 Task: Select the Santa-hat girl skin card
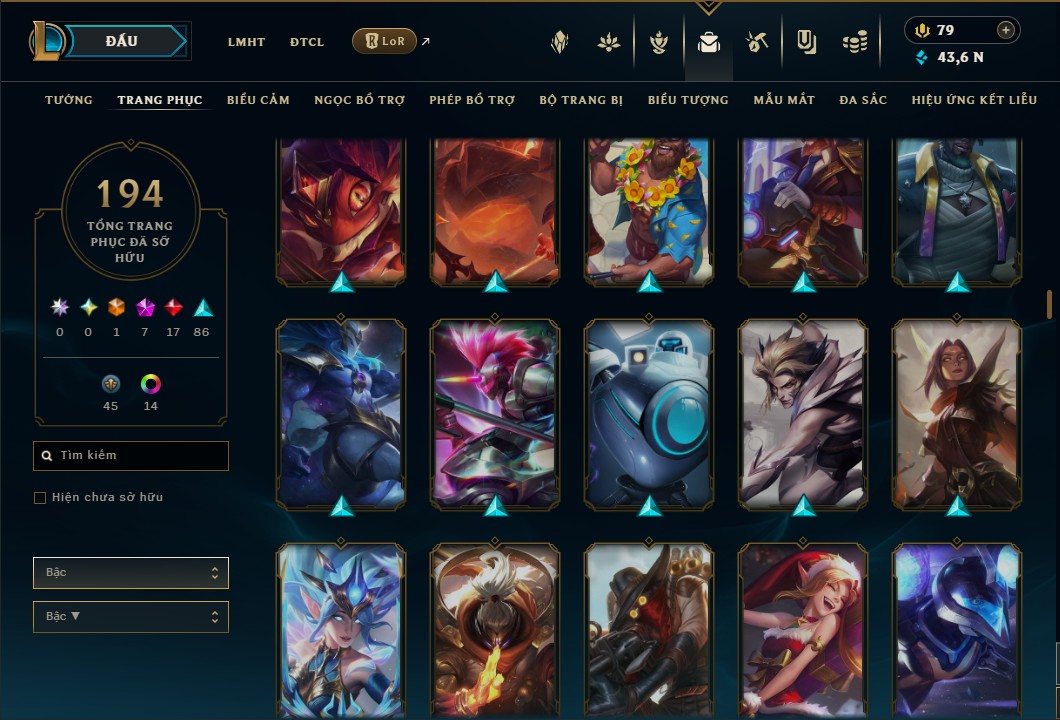pyautogui.click(x=803, y=630)
